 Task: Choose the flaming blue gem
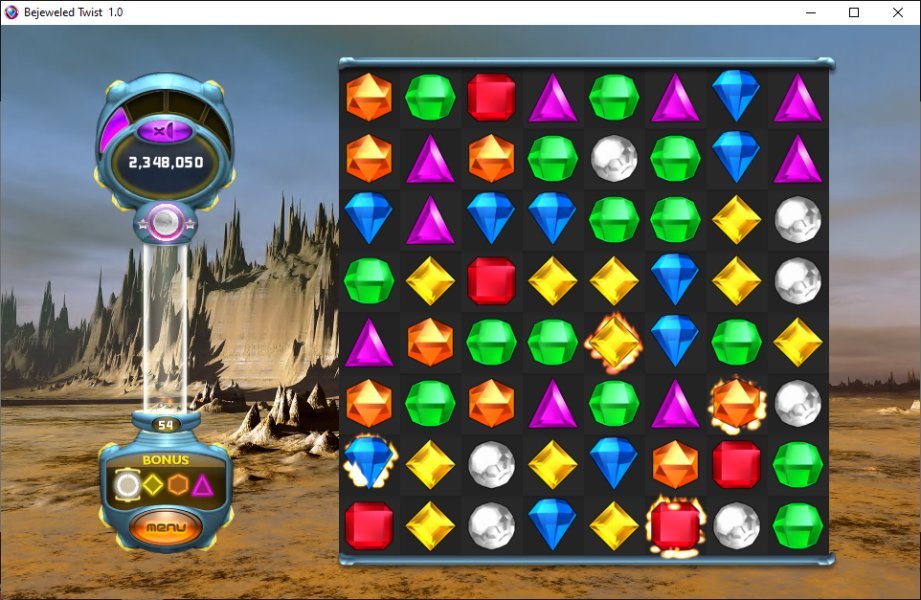[368, 462]
